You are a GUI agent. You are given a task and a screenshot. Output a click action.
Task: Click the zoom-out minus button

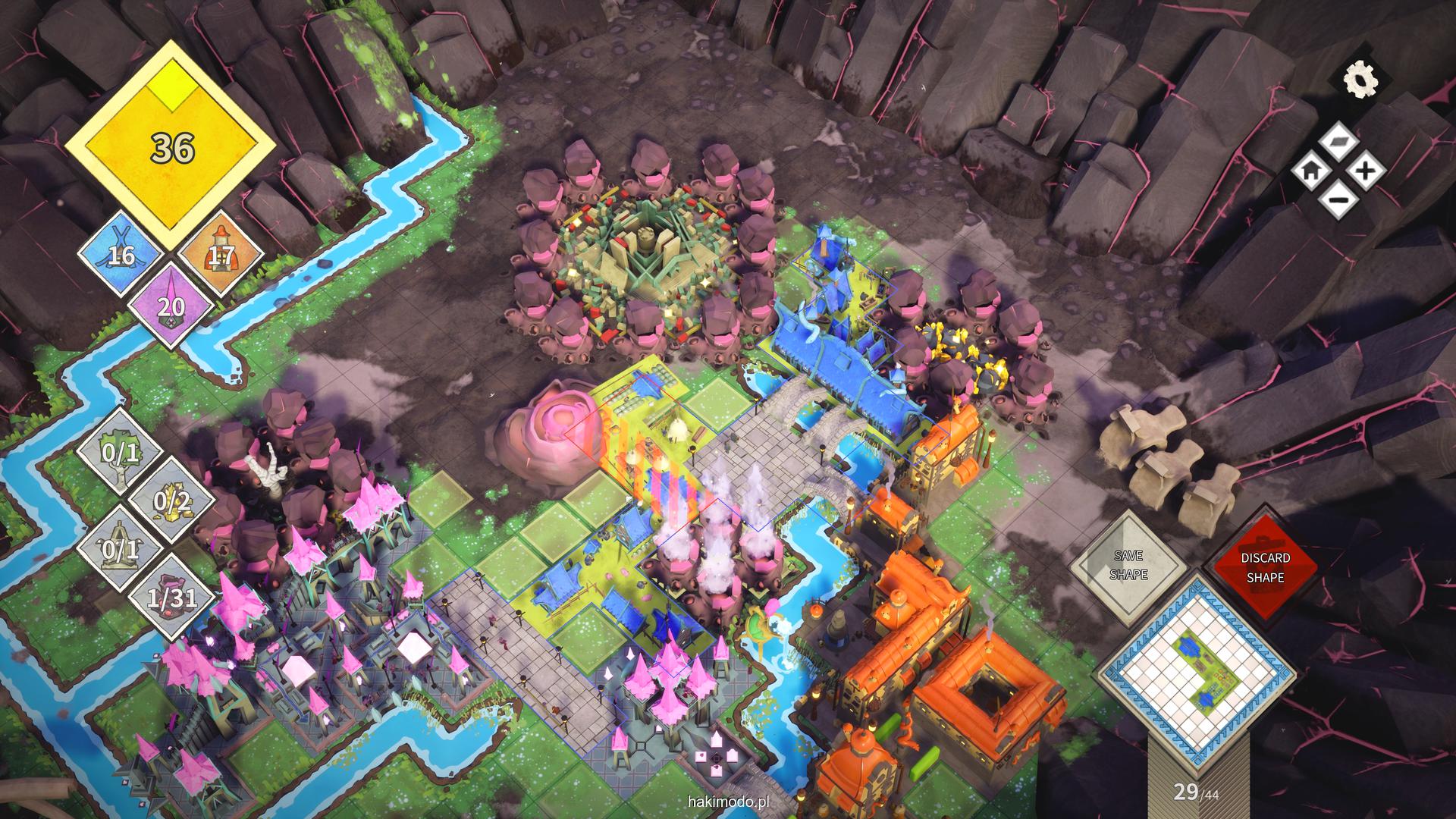pyautogui.click(x=1339, y=199)
